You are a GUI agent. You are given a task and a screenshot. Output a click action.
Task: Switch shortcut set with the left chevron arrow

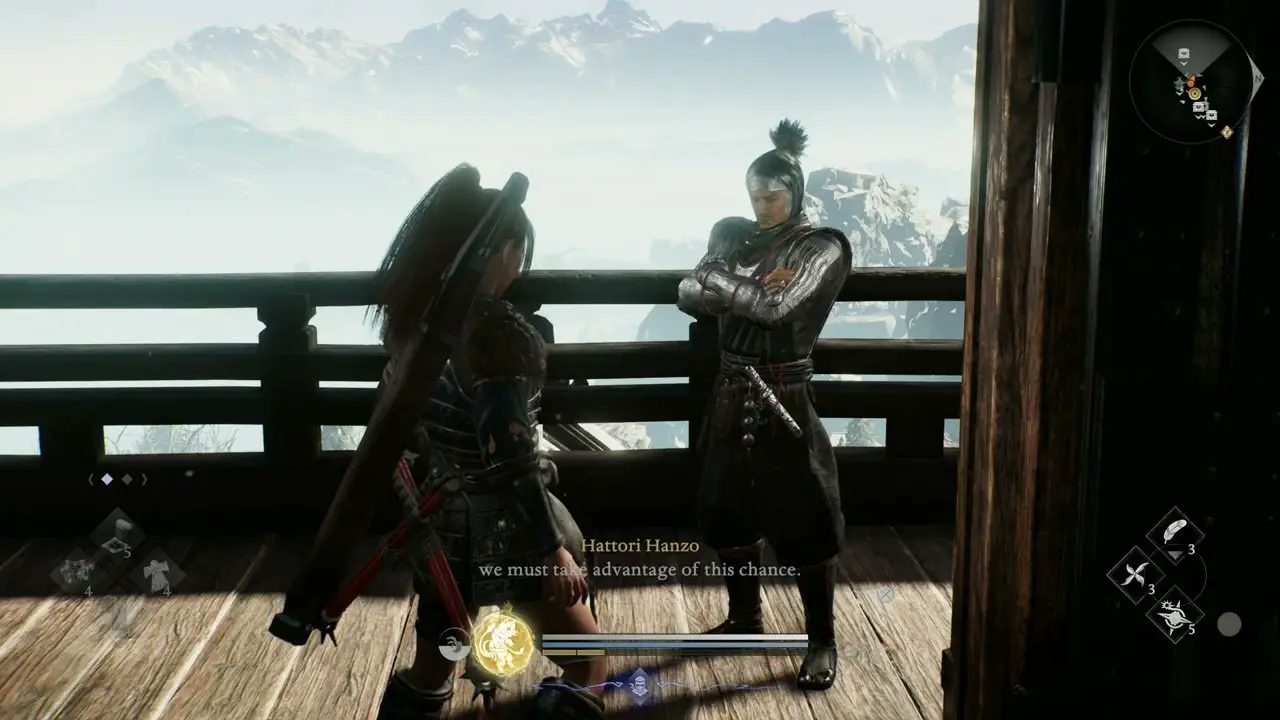(x=91, y=480)
